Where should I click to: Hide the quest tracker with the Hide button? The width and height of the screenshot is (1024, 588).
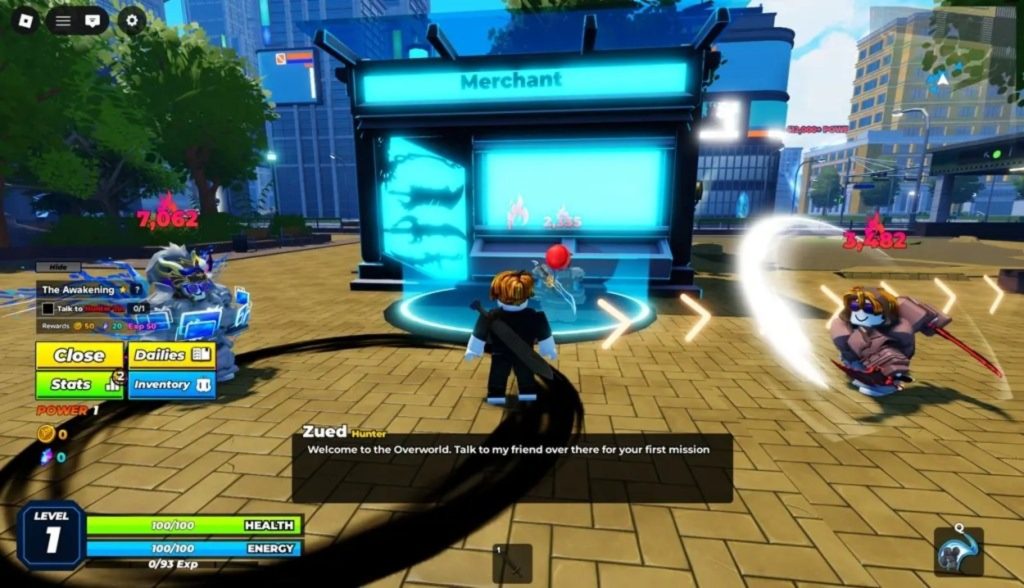click(x=57, y=267)
